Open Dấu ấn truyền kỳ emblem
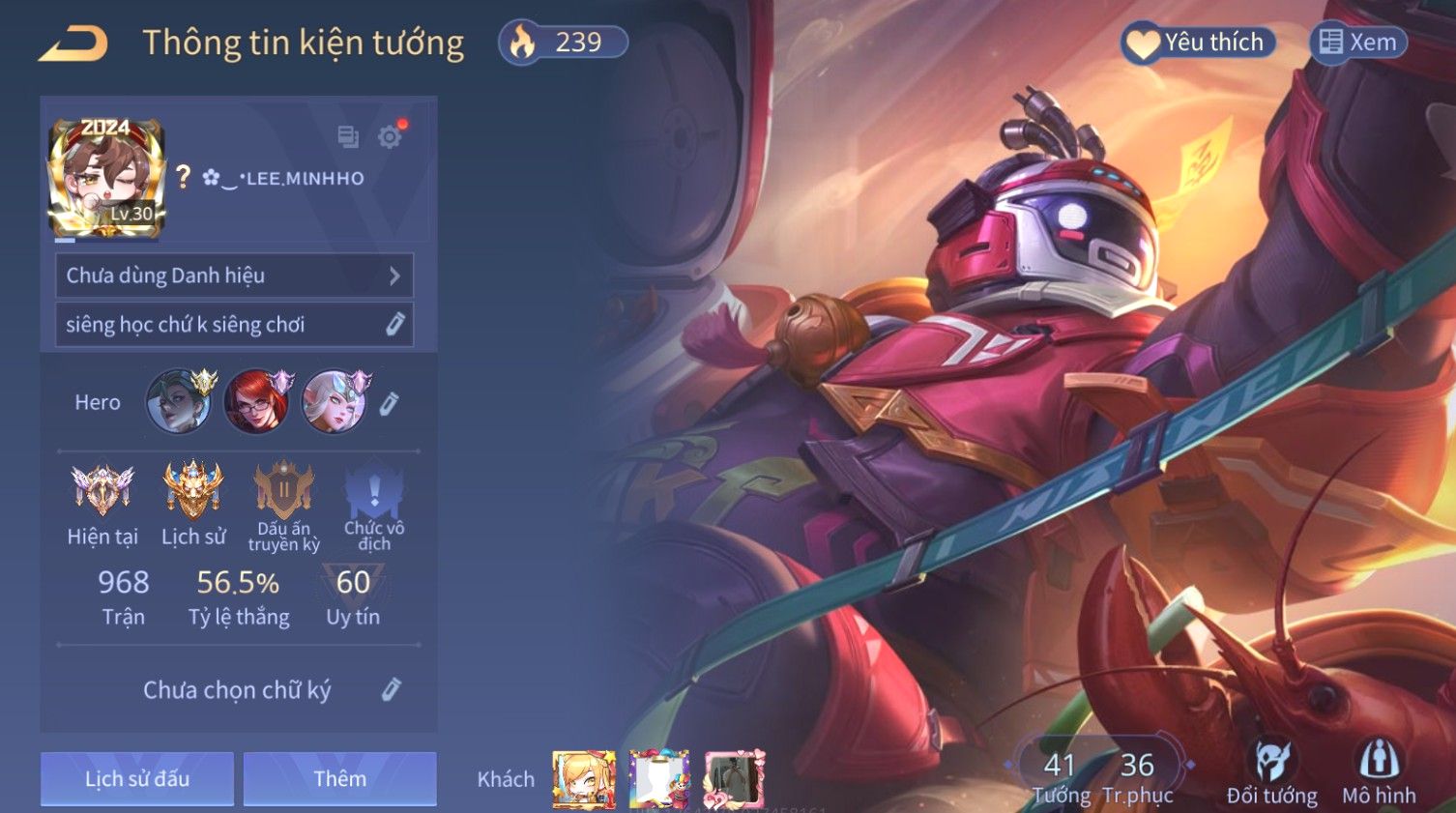The width and height of the screenshot is (1456, 813). 283,505
